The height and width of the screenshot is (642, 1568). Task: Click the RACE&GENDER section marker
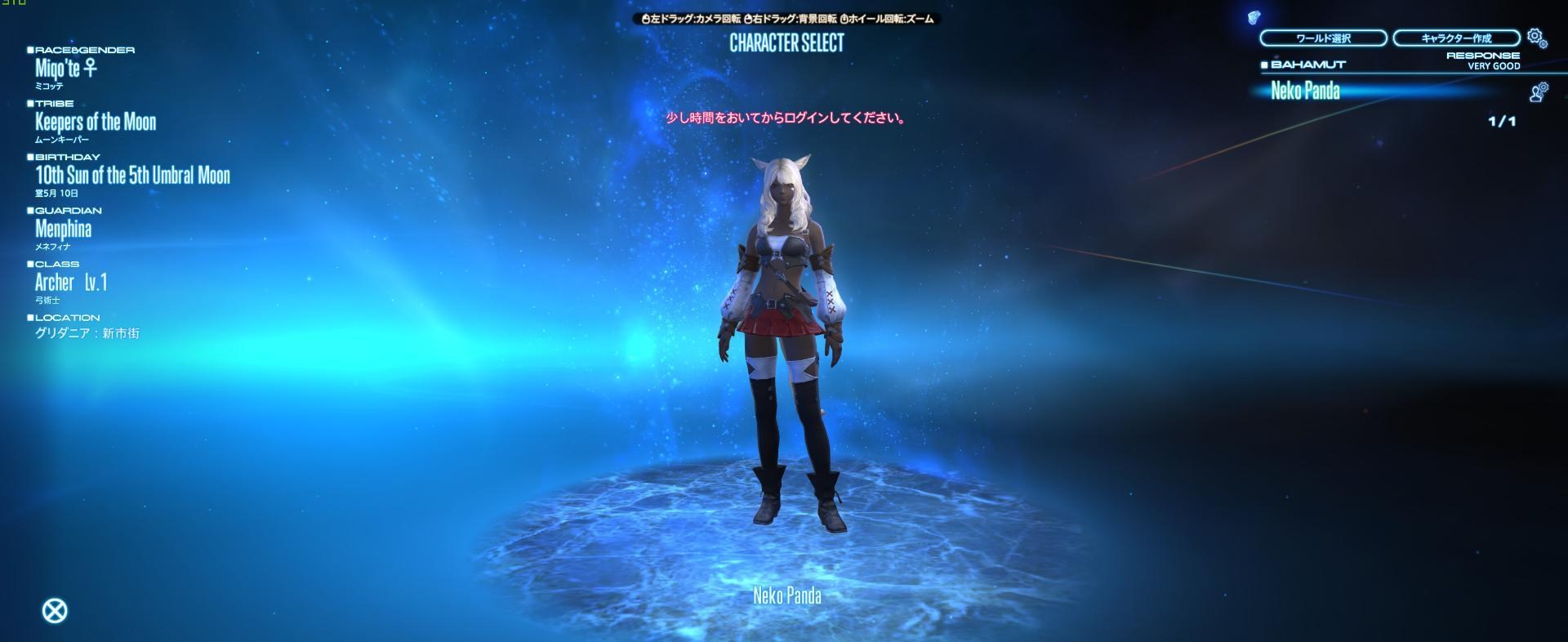pyautogui.click(x=30, y=48)
